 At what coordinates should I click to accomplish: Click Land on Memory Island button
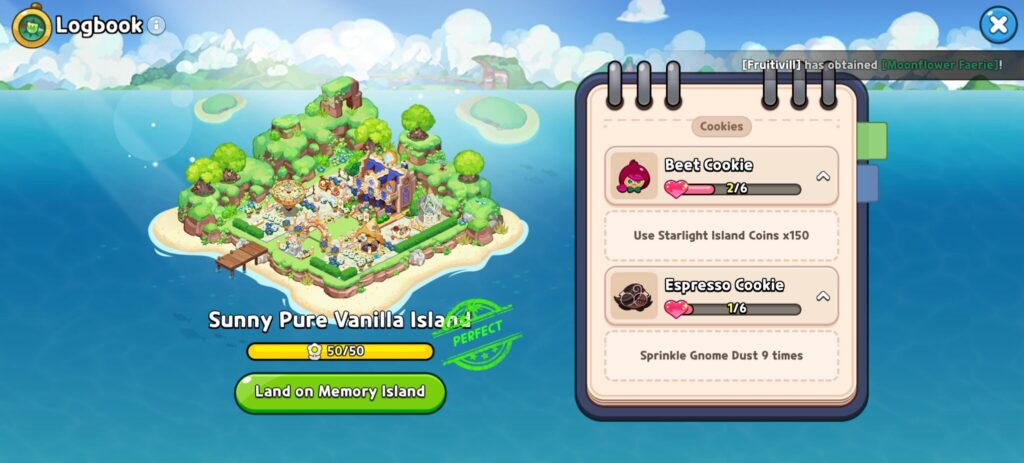(x=340, y=391)
